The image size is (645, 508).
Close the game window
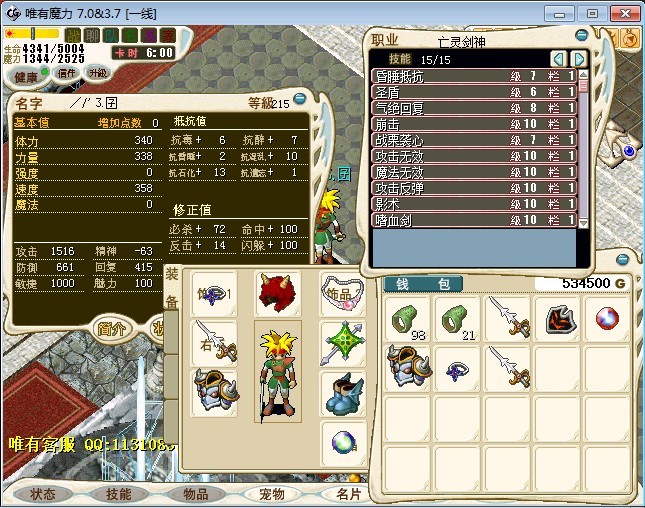point(624,13)
